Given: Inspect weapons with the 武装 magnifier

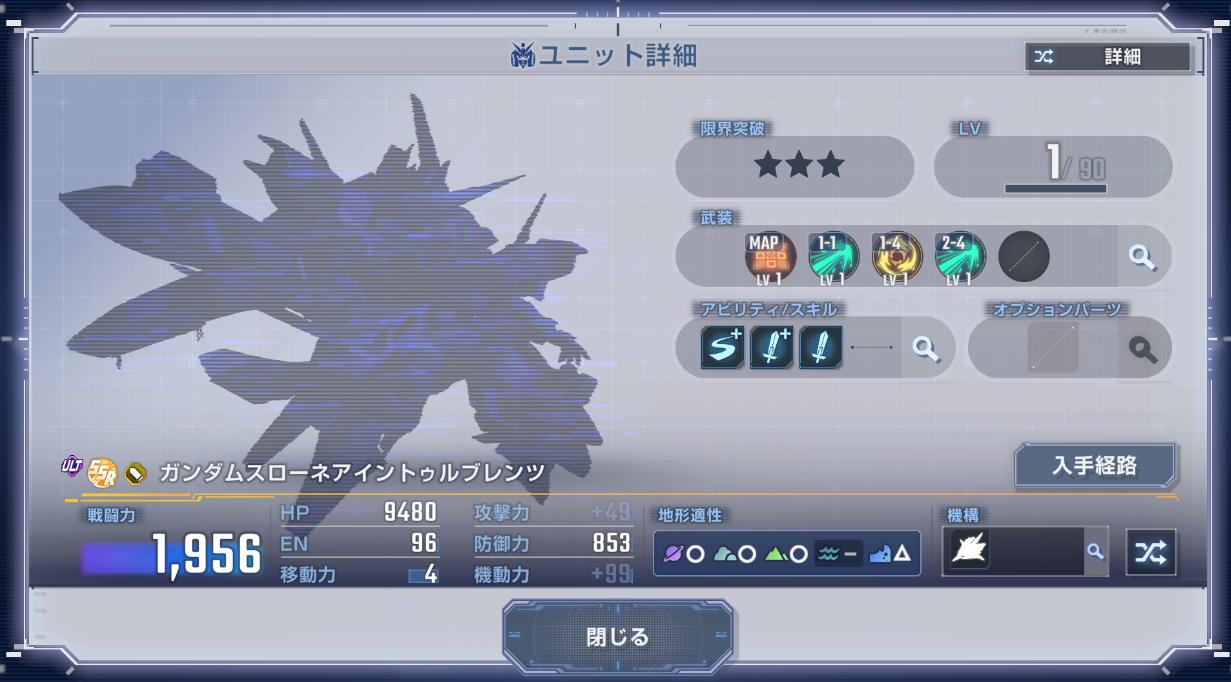Looking at the screenshot, I should click(1142, 257).
